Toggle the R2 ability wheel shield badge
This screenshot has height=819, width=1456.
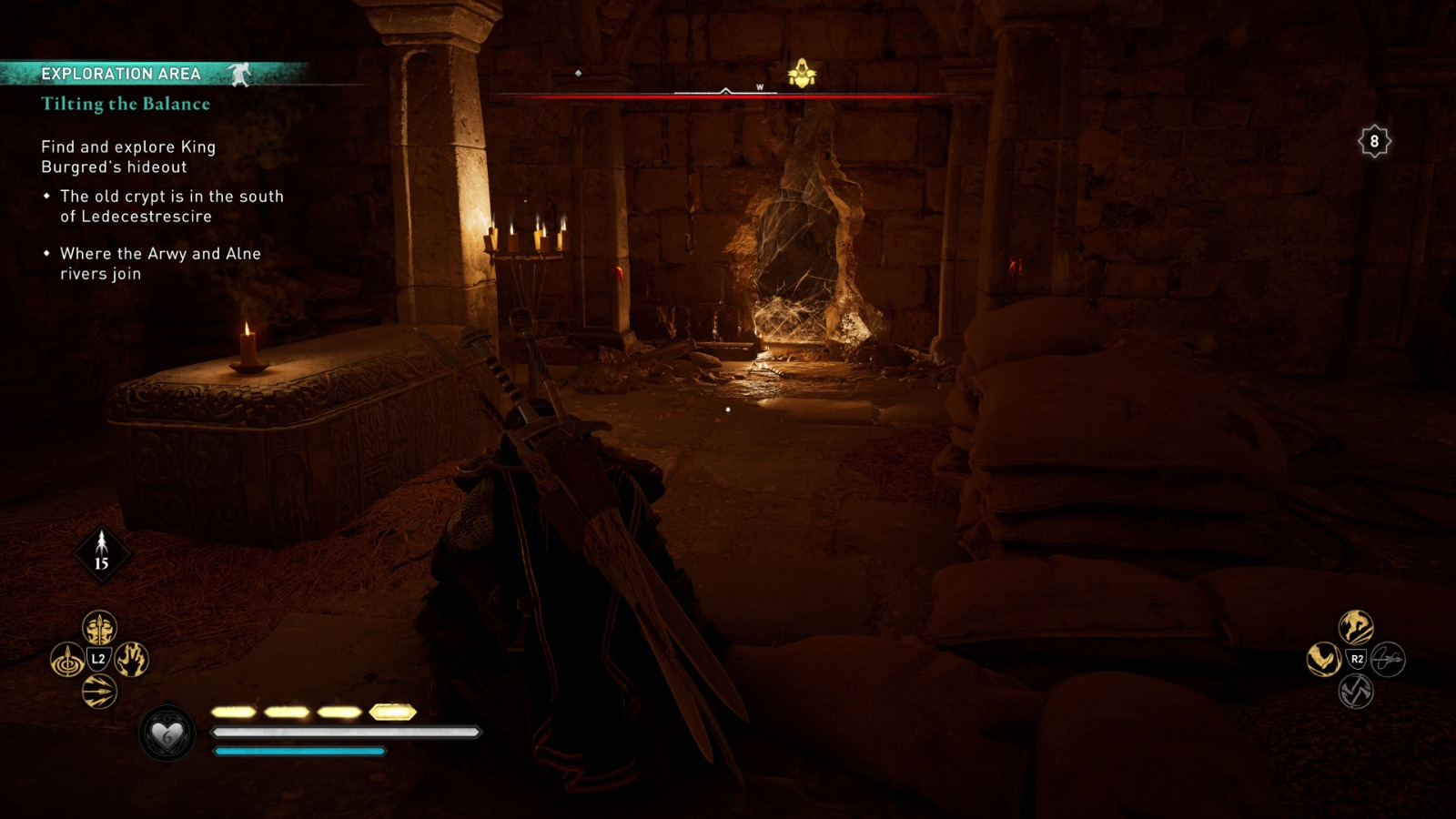pos(1356,660)
